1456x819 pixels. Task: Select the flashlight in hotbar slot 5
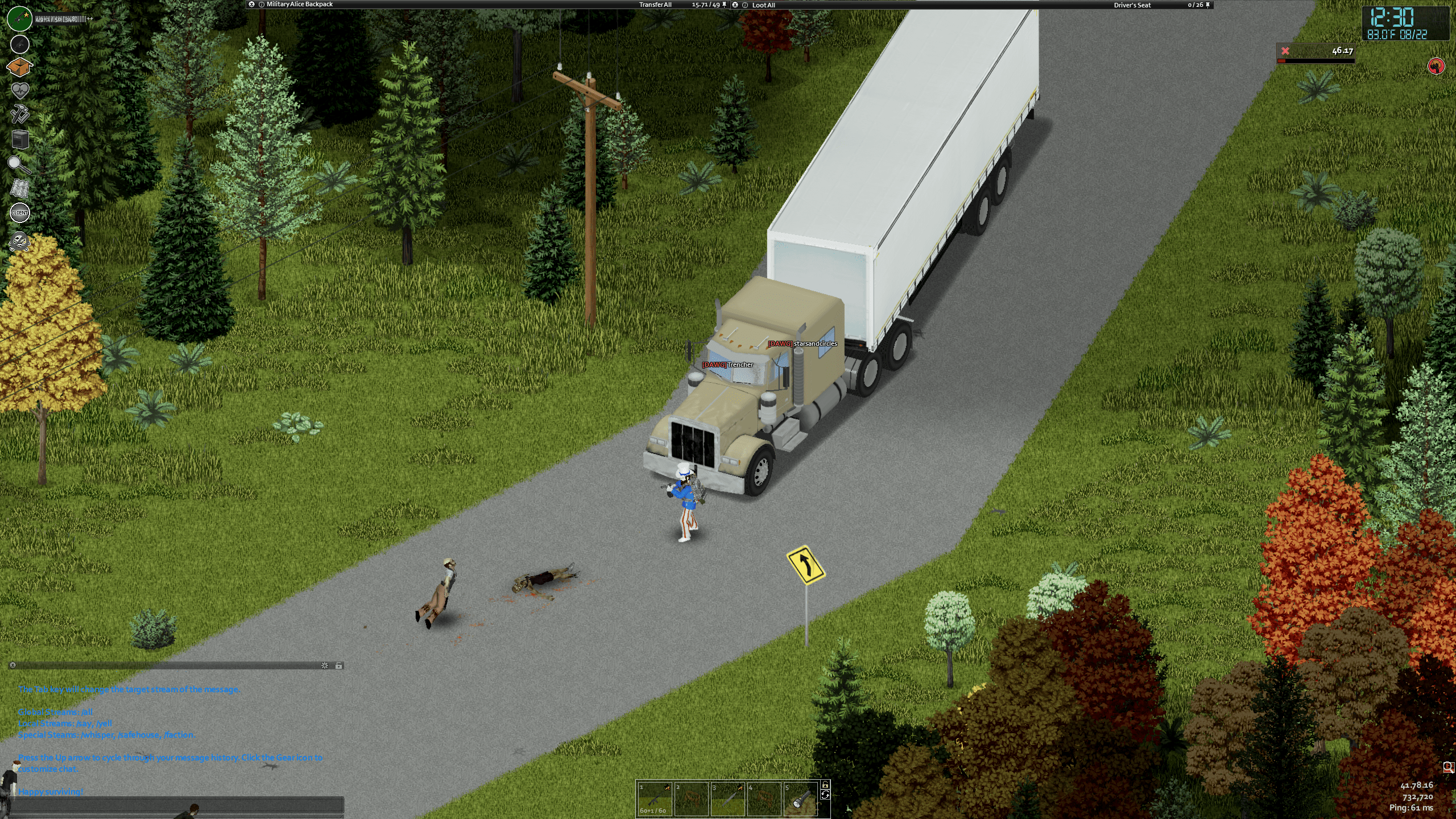pos(801,799)
